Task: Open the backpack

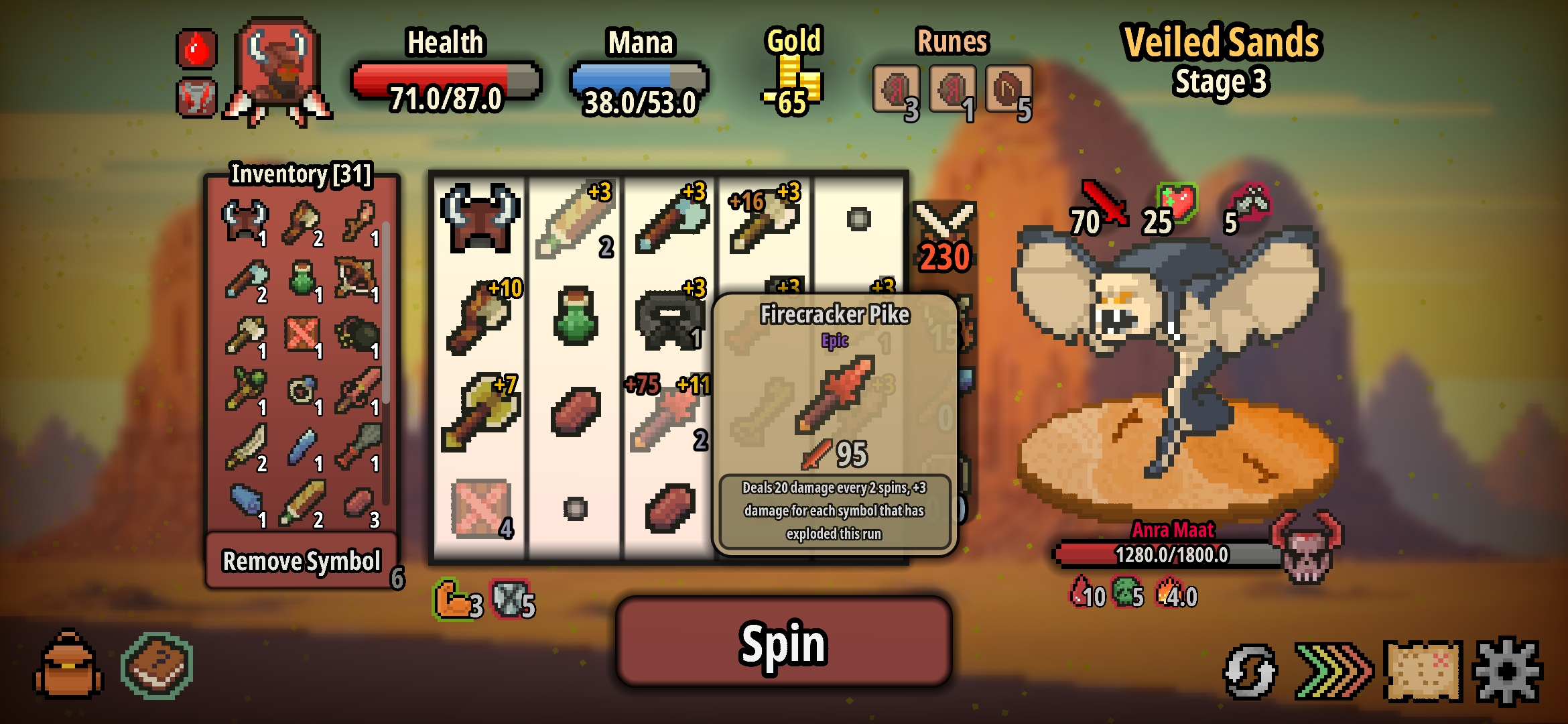Action: tap(68, 665)
